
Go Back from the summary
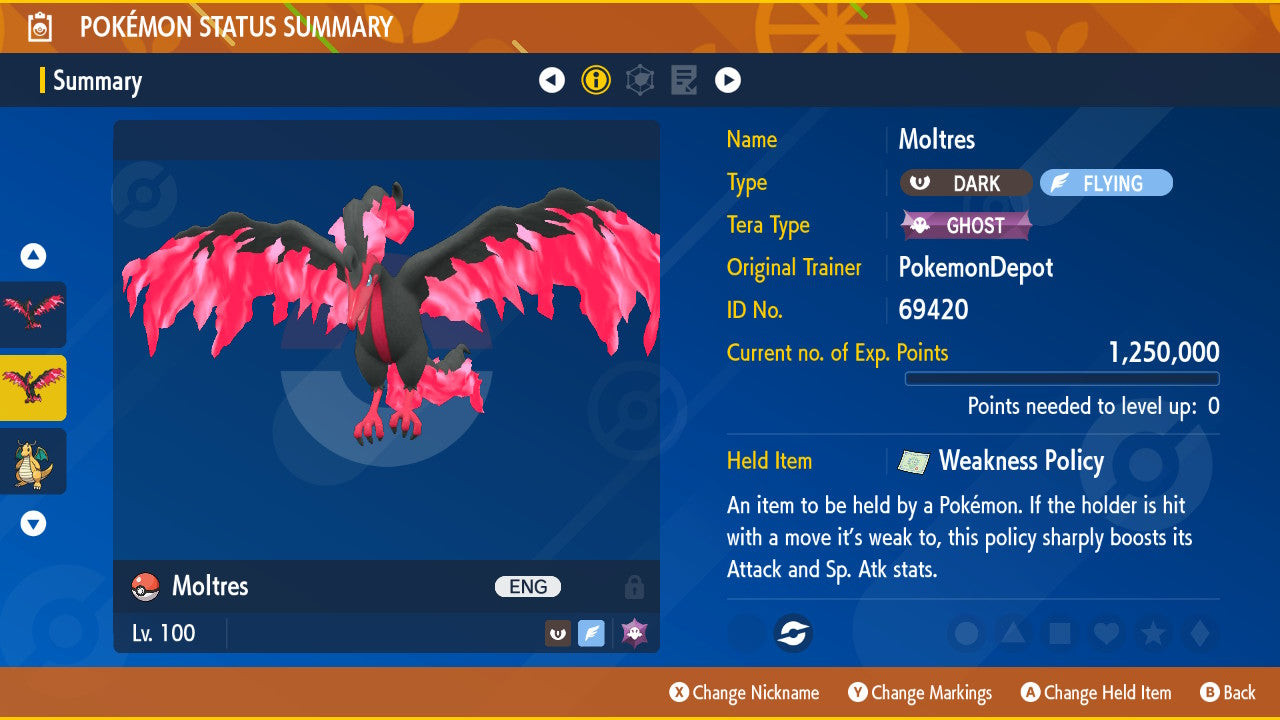pyautogui.click(x=1228, y=692)
